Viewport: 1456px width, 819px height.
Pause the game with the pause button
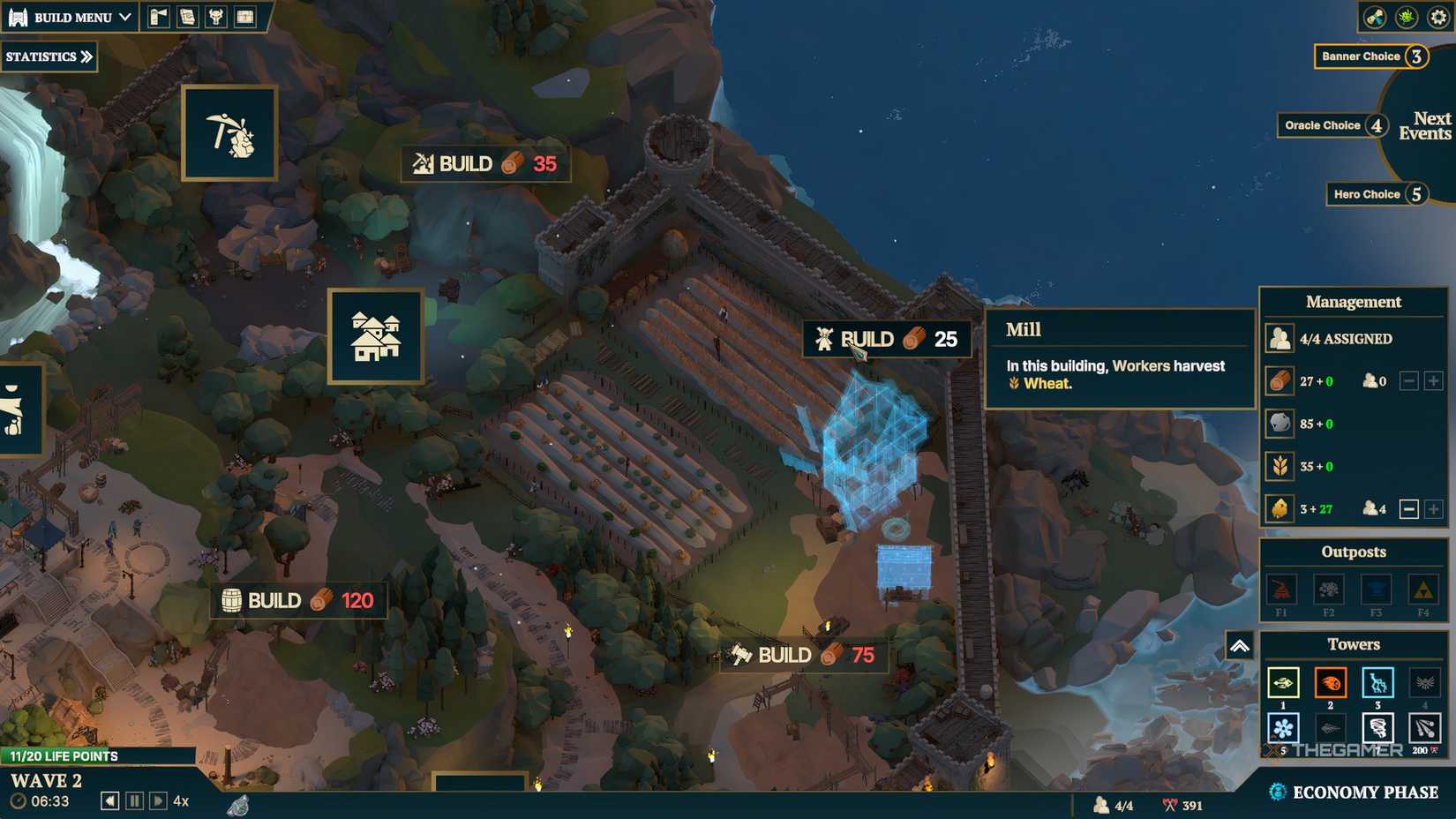point(133,800)
